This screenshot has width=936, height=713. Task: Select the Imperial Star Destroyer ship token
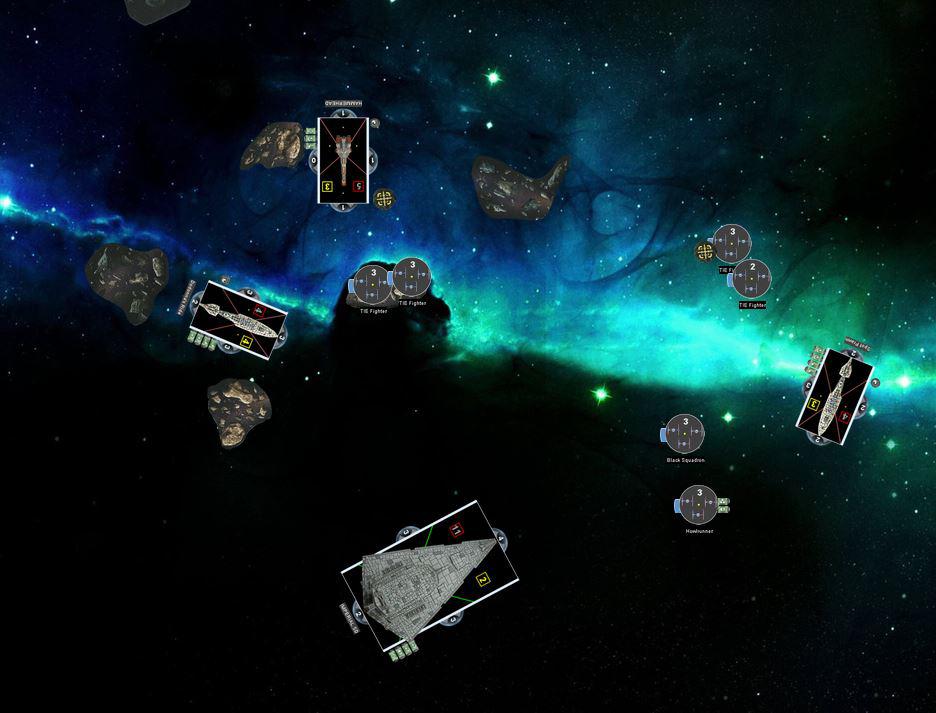pyautogui.click(x=431, y=579)
